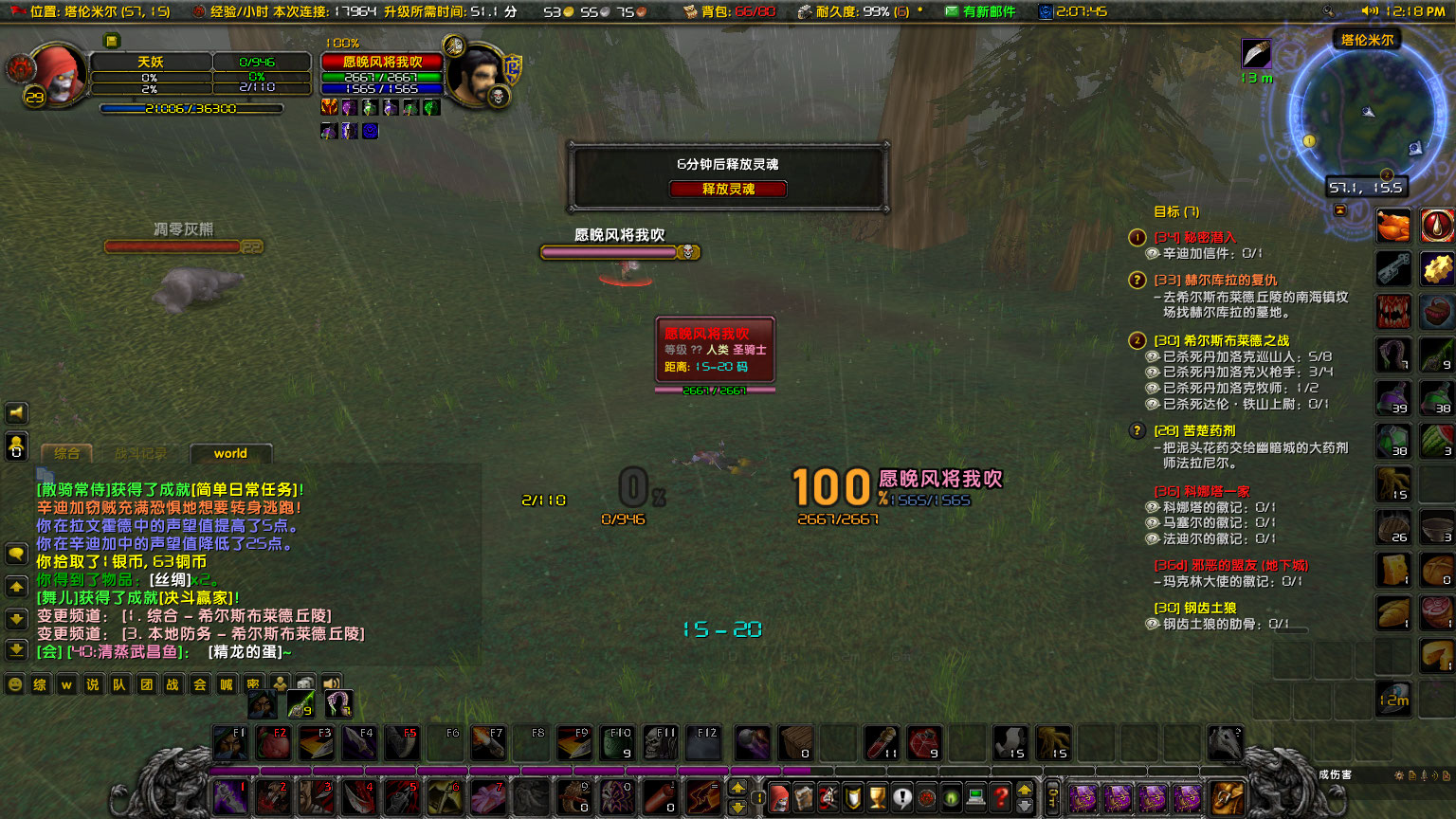Open the golden trophy achievements icon
1456x819 pixels.
(x=877, y=797)
